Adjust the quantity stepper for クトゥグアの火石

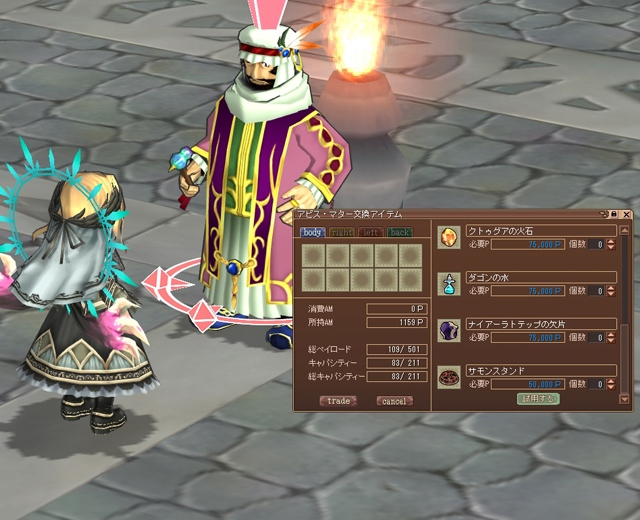click(611, 244)
